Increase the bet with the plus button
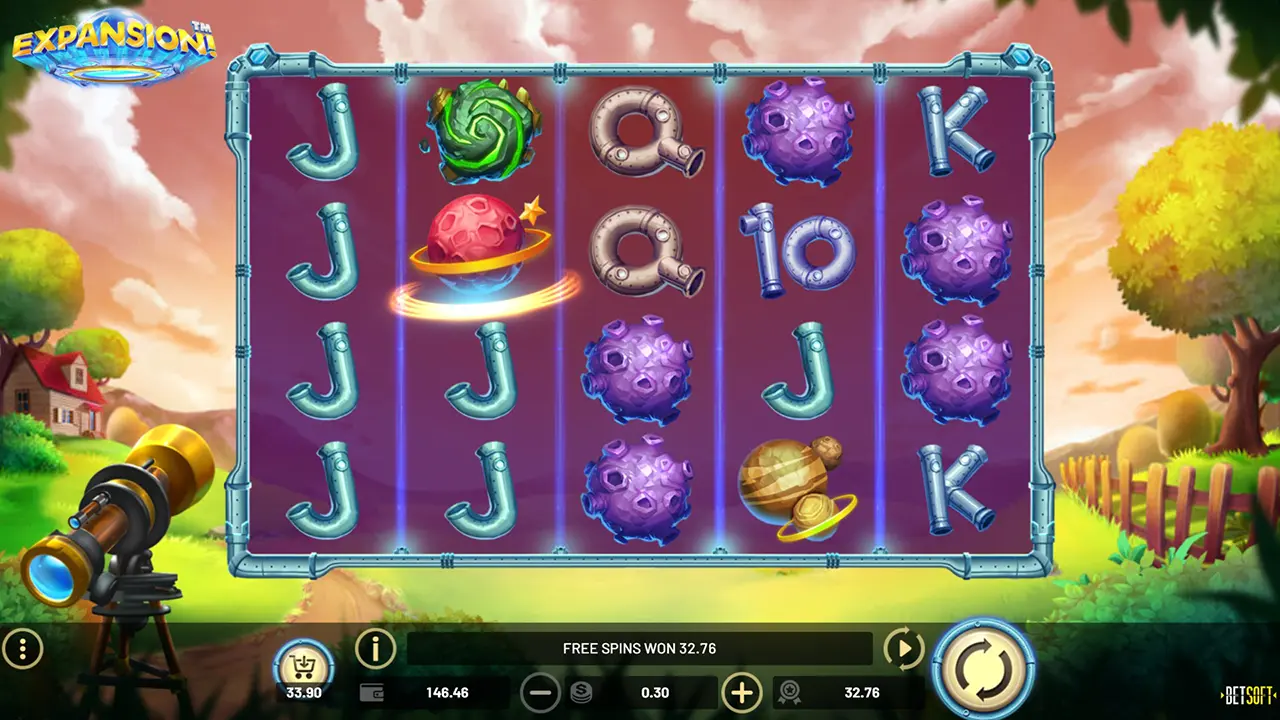Viewport: 1280px width, 720px height. pyautogui.click(x=742, y=692)
